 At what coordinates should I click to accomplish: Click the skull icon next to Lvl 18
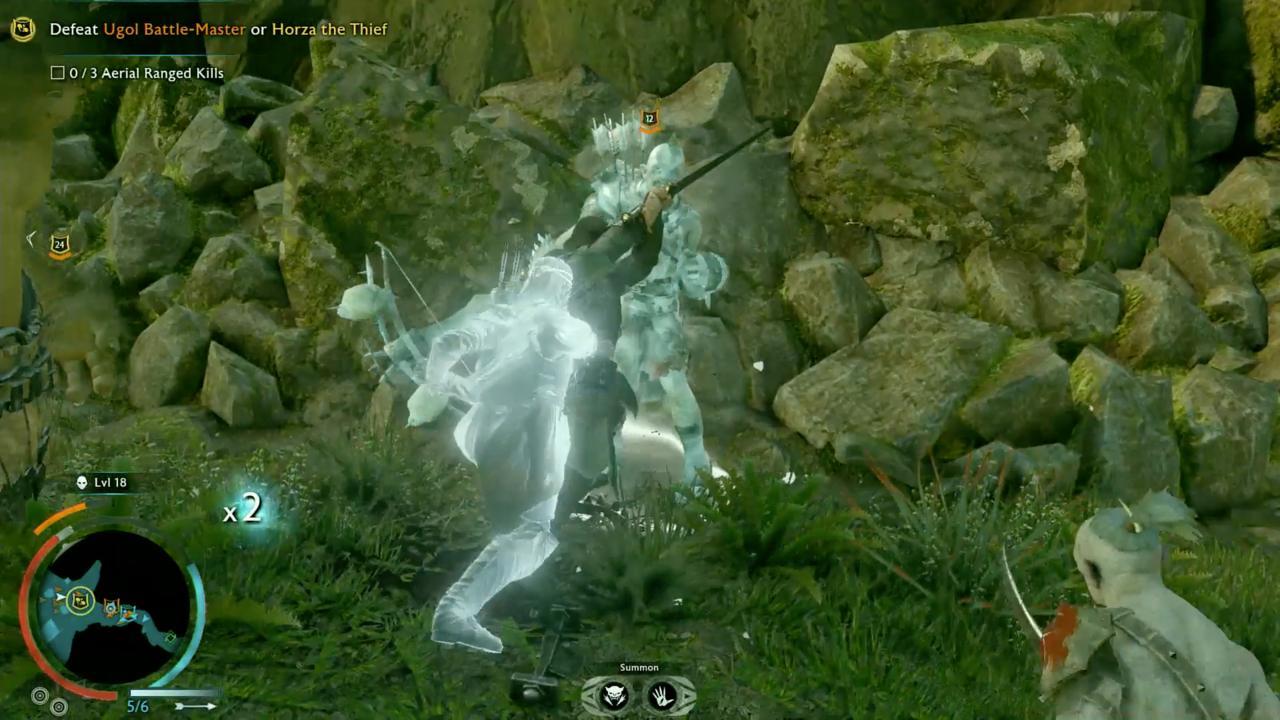(x=82, y=483)
